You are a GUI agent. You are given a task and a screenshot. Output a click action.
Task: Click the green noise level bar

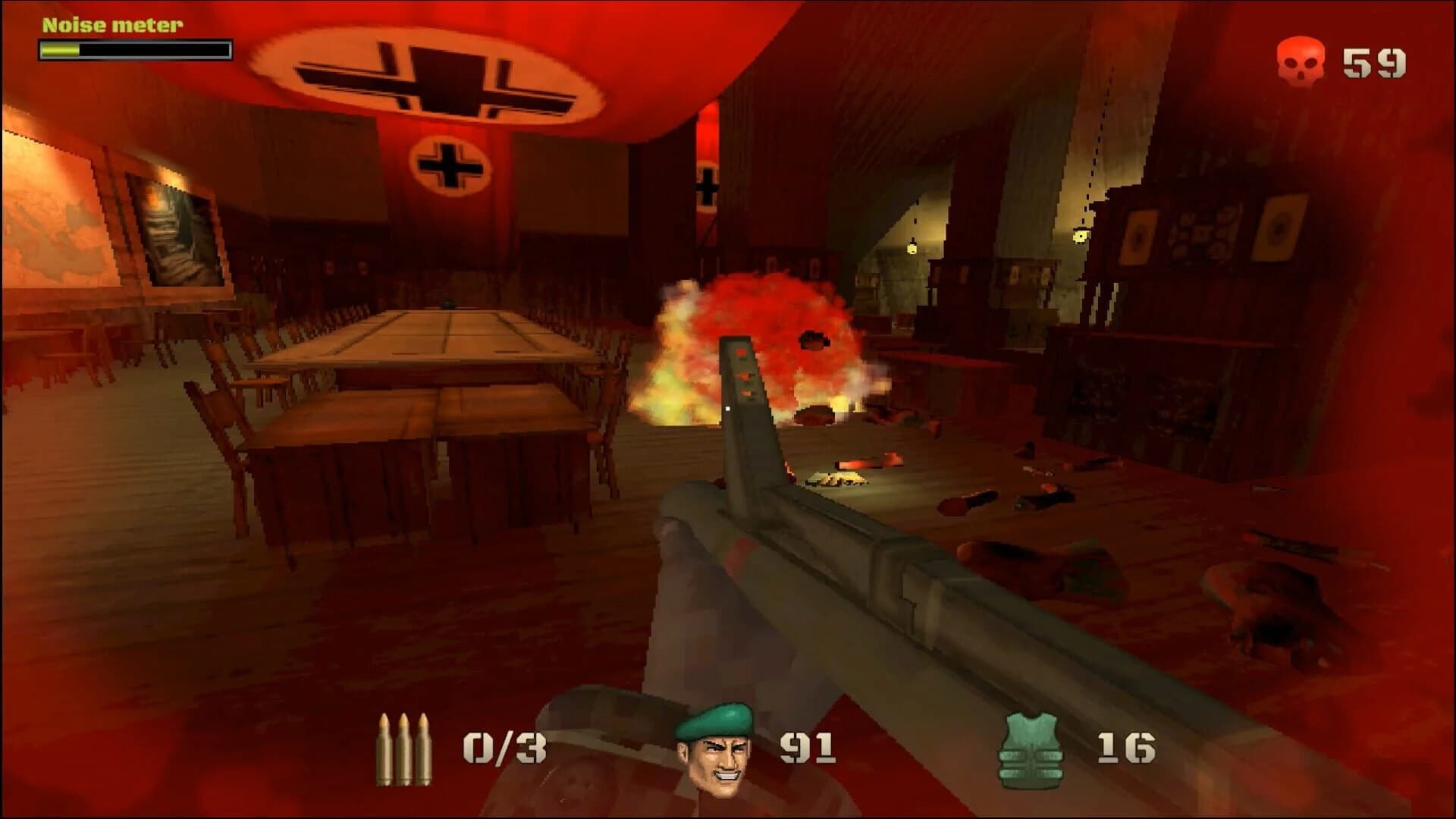[x=61, y=49]
